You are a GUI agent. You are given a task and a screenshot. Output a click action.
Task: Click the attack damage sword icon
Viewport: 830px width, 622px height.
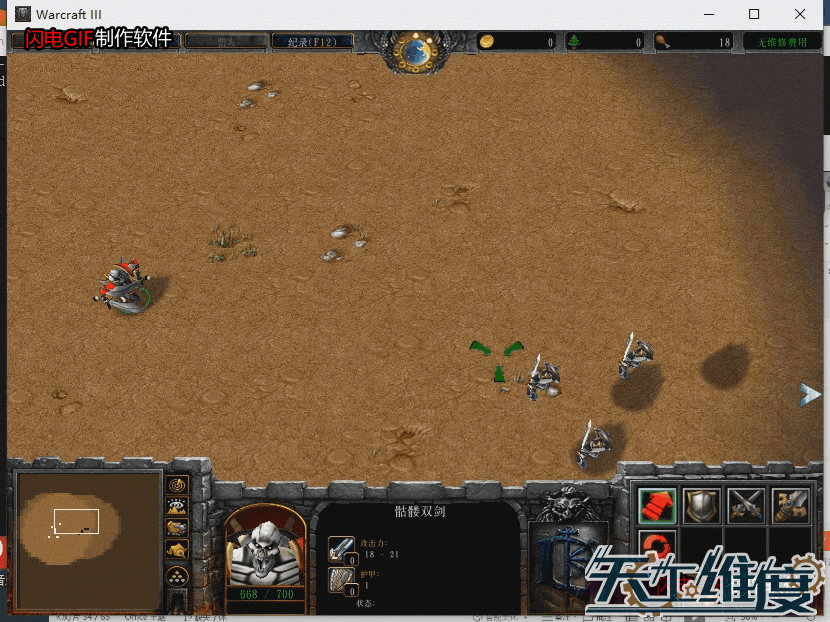(341, 548)
